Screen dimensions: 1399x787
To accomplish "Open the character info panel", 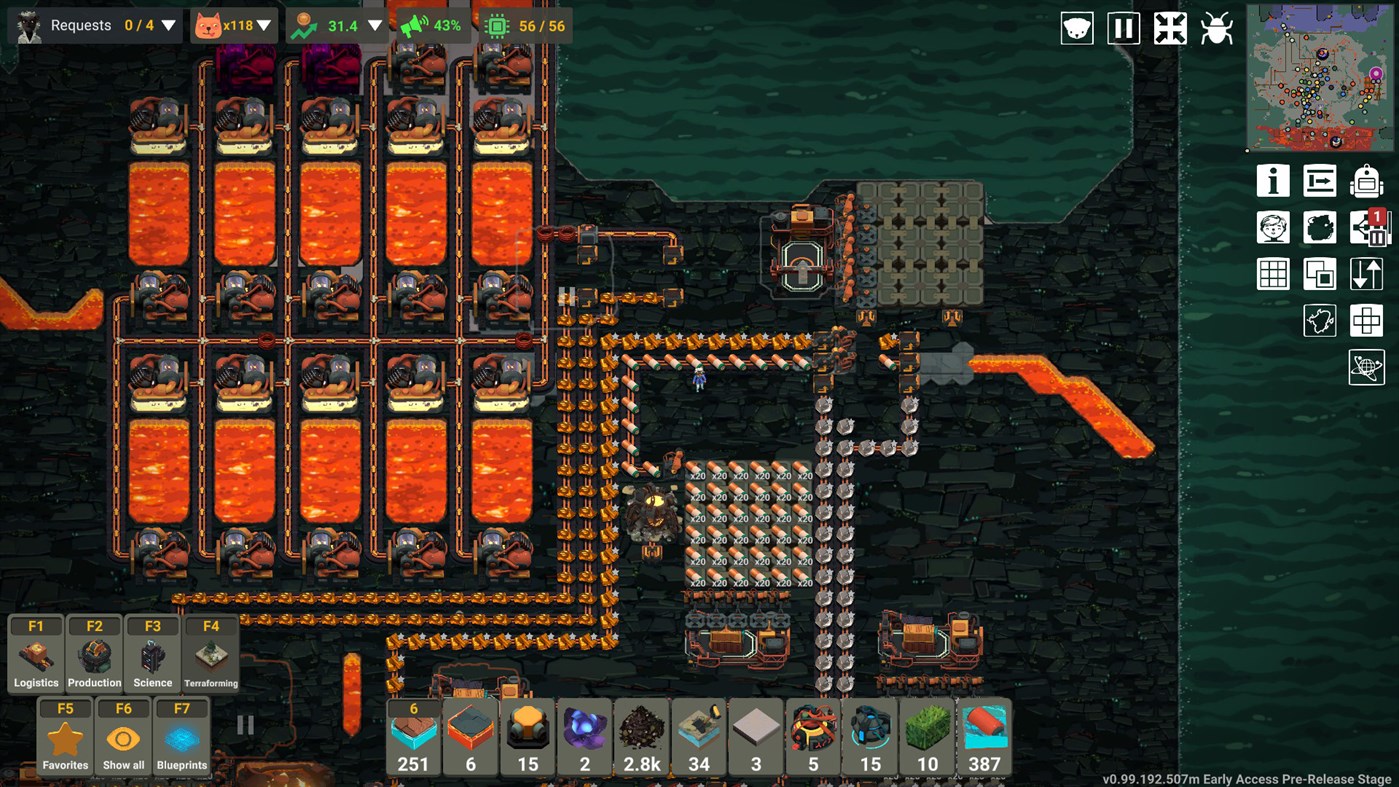I will point(1273,227).
